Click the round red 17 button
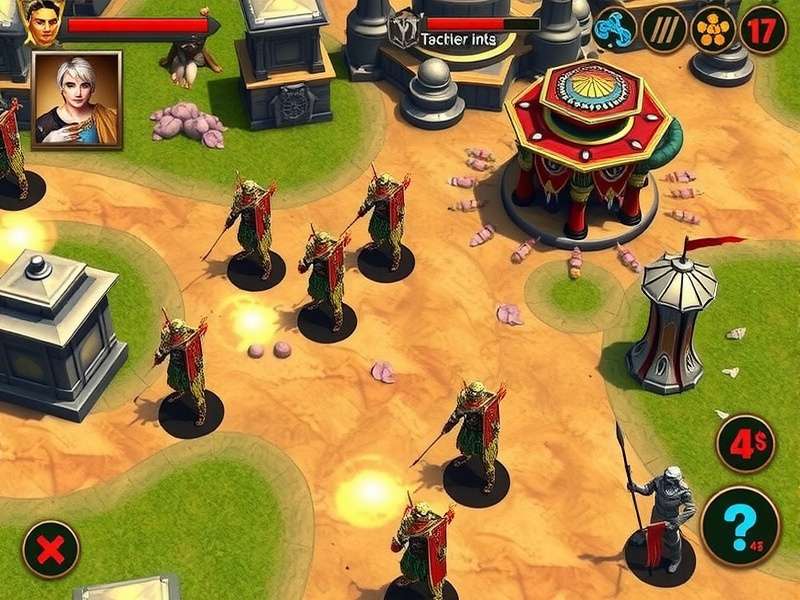800x600 pixels. coord(763,29)
